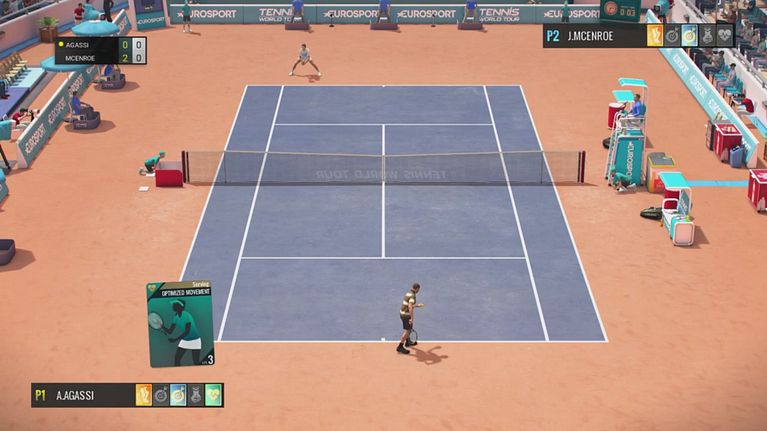This screenshot has width=767, height=431.
Task: Select the Optimized Movement serving skill card
Action: [x=181, y=323]
